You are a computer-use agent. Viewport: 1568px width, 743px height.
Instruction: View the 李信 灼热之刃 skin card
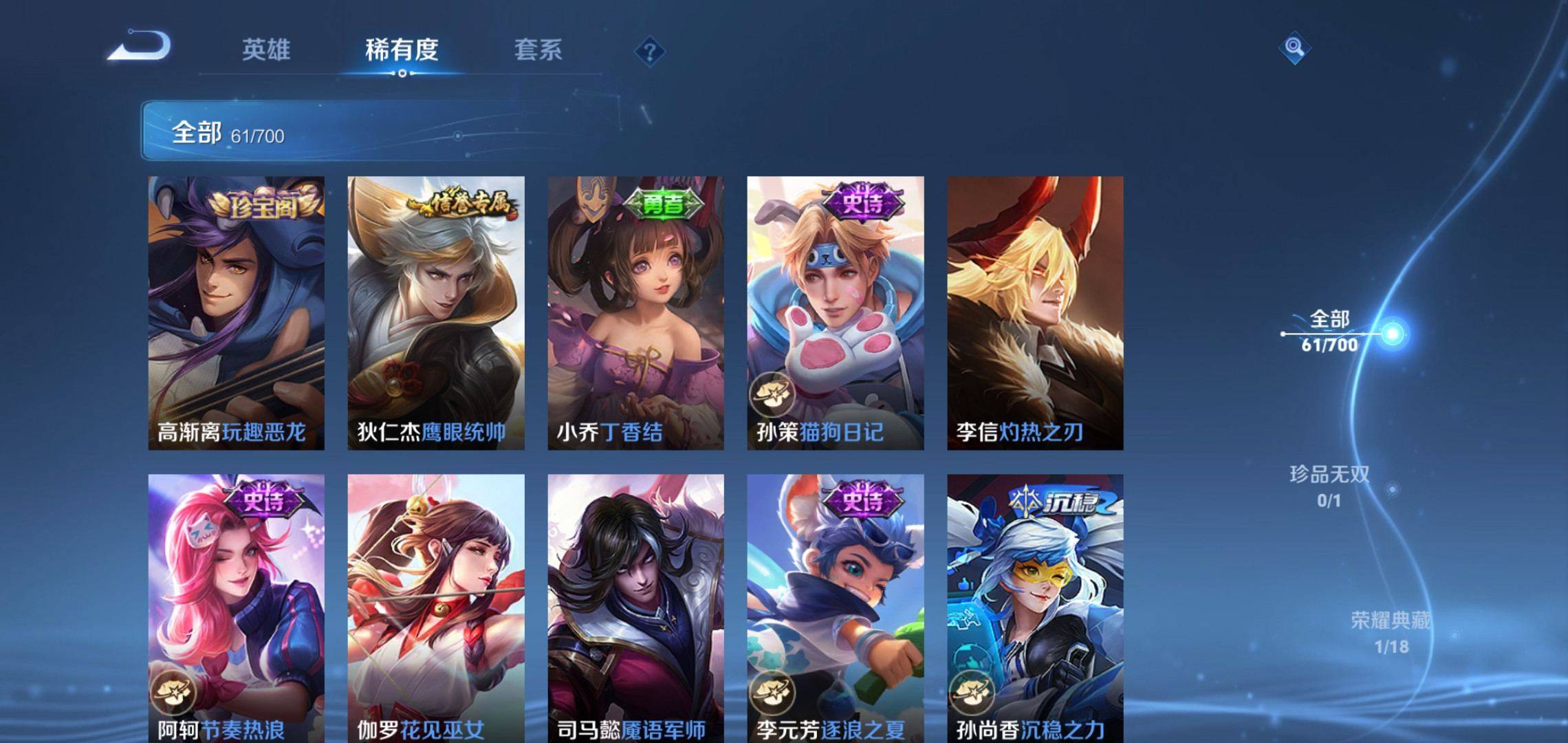click(1035, 313)
